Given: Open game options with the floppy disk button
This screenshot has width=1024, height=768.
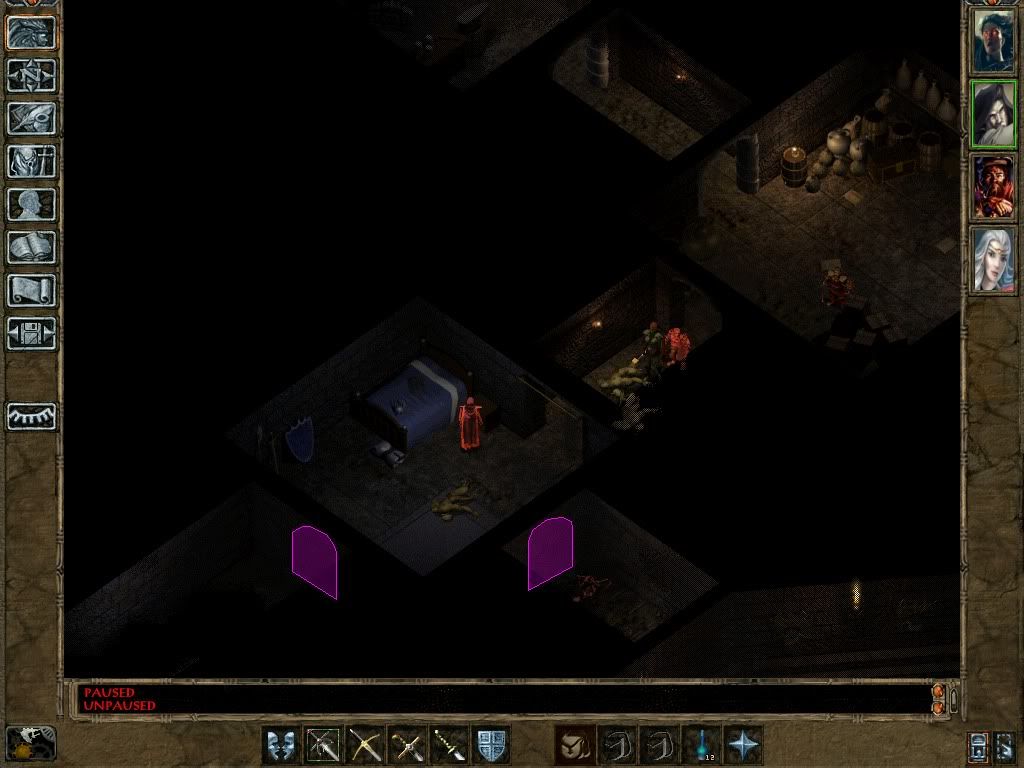Looking at the screenshot, I should tap(32, 333).
